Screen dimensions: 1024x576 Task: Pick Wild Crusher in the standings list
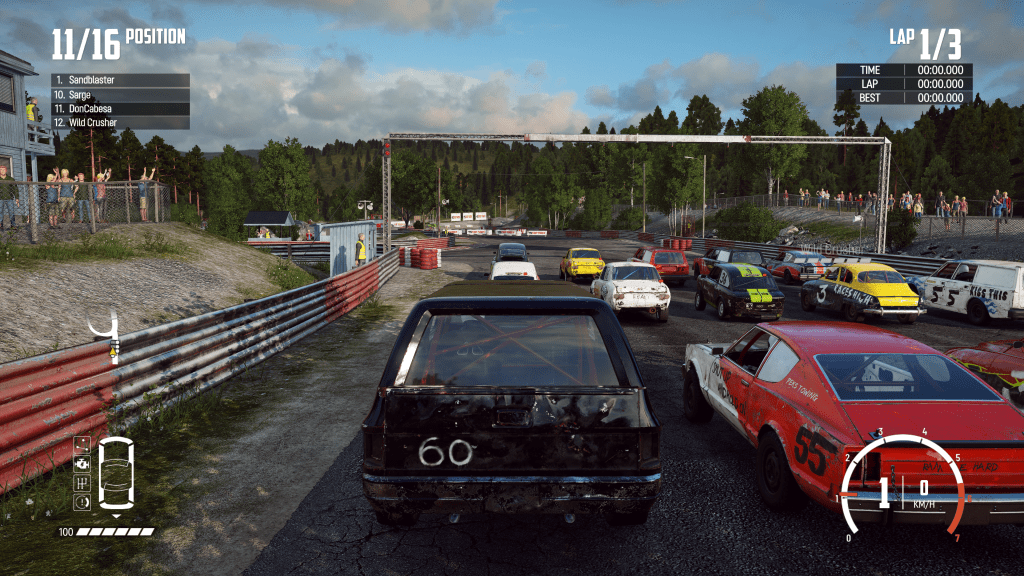(120, 122)
